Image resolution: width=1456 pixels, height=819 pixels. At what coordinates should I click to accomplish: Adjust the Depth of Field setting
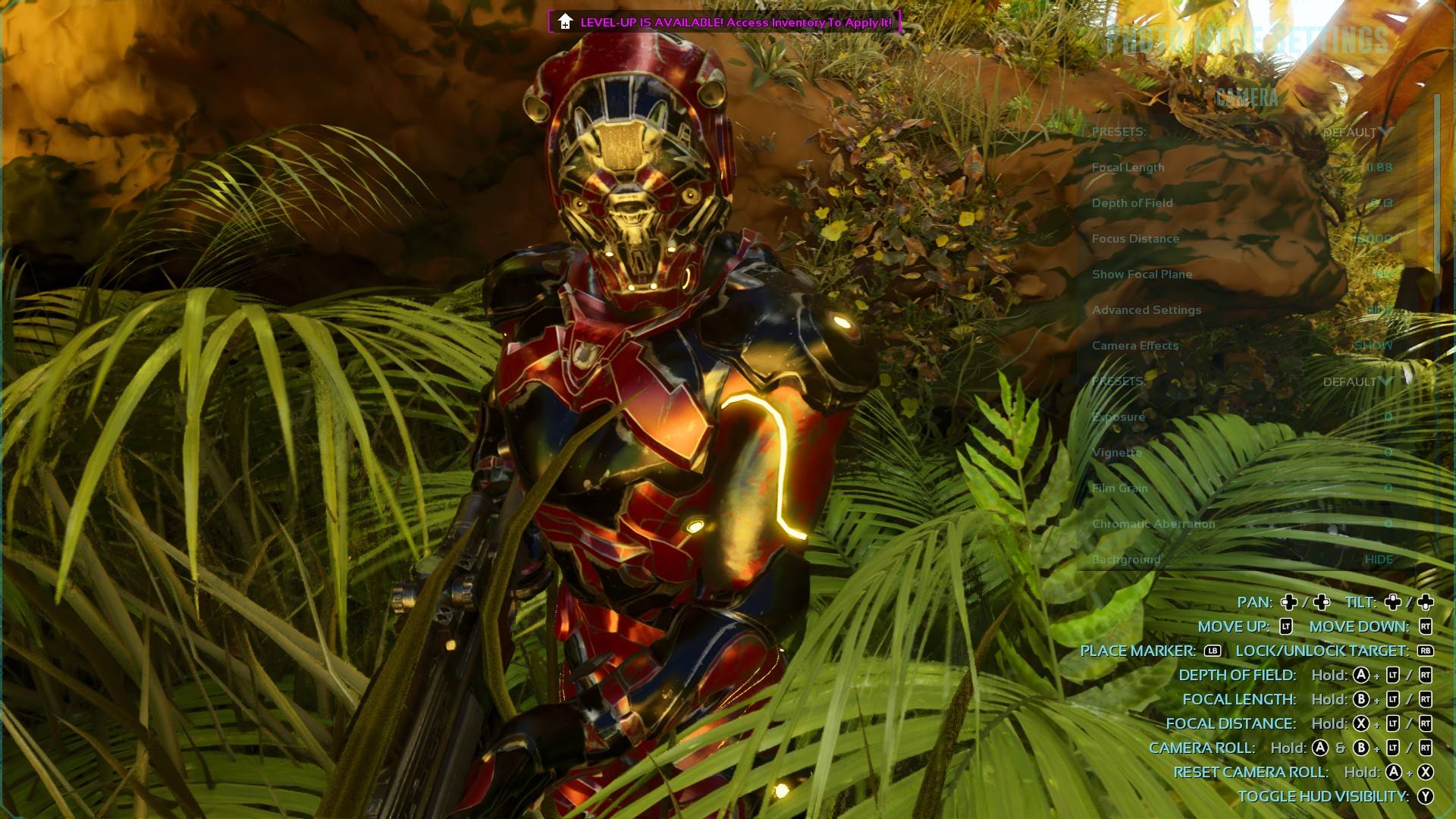(1241, 203)
